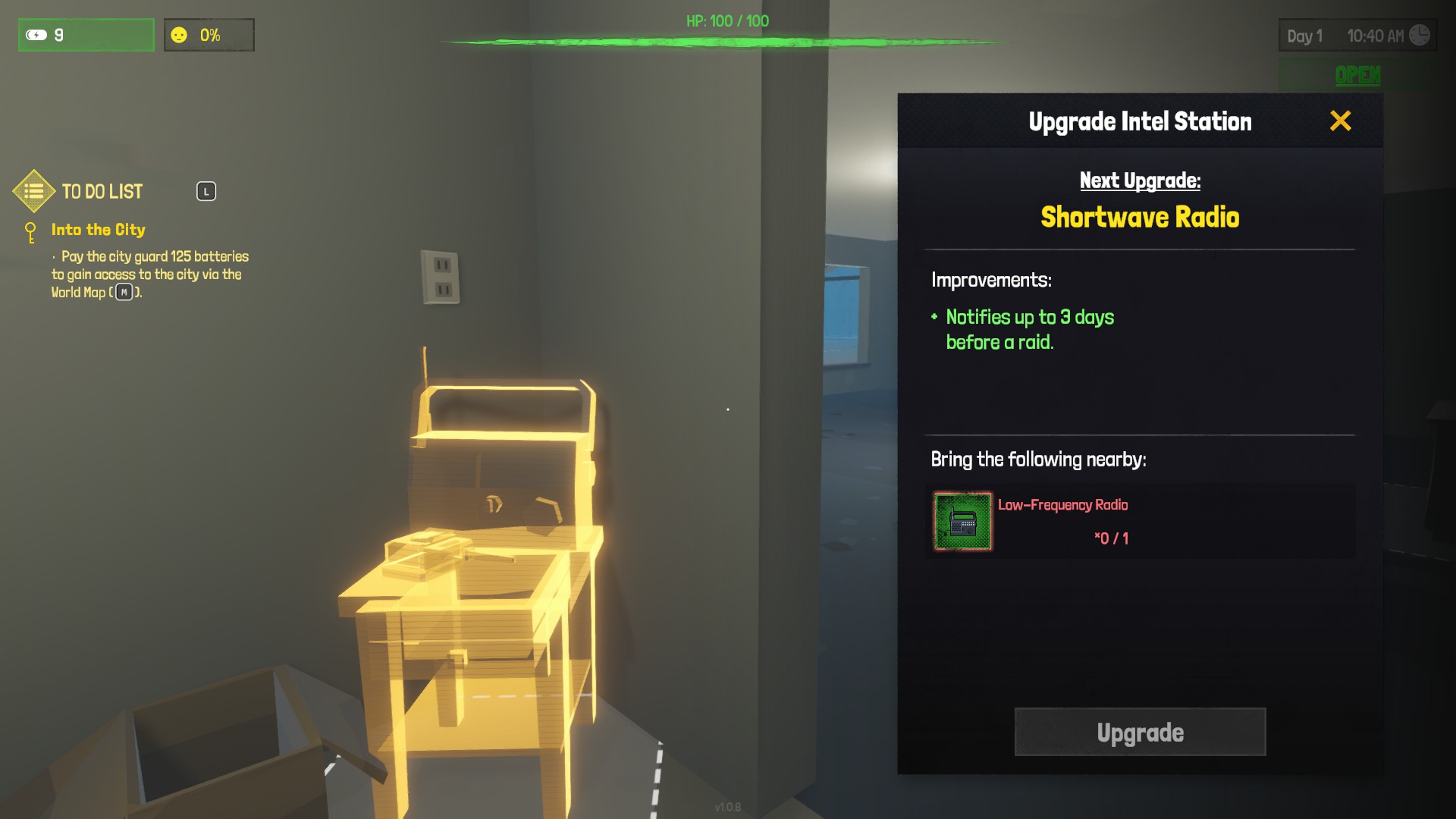Image resolution: width=1456 pixels, height=819 pixels.
Task: Click the Upgrade button
Action: click(1140, 732)
